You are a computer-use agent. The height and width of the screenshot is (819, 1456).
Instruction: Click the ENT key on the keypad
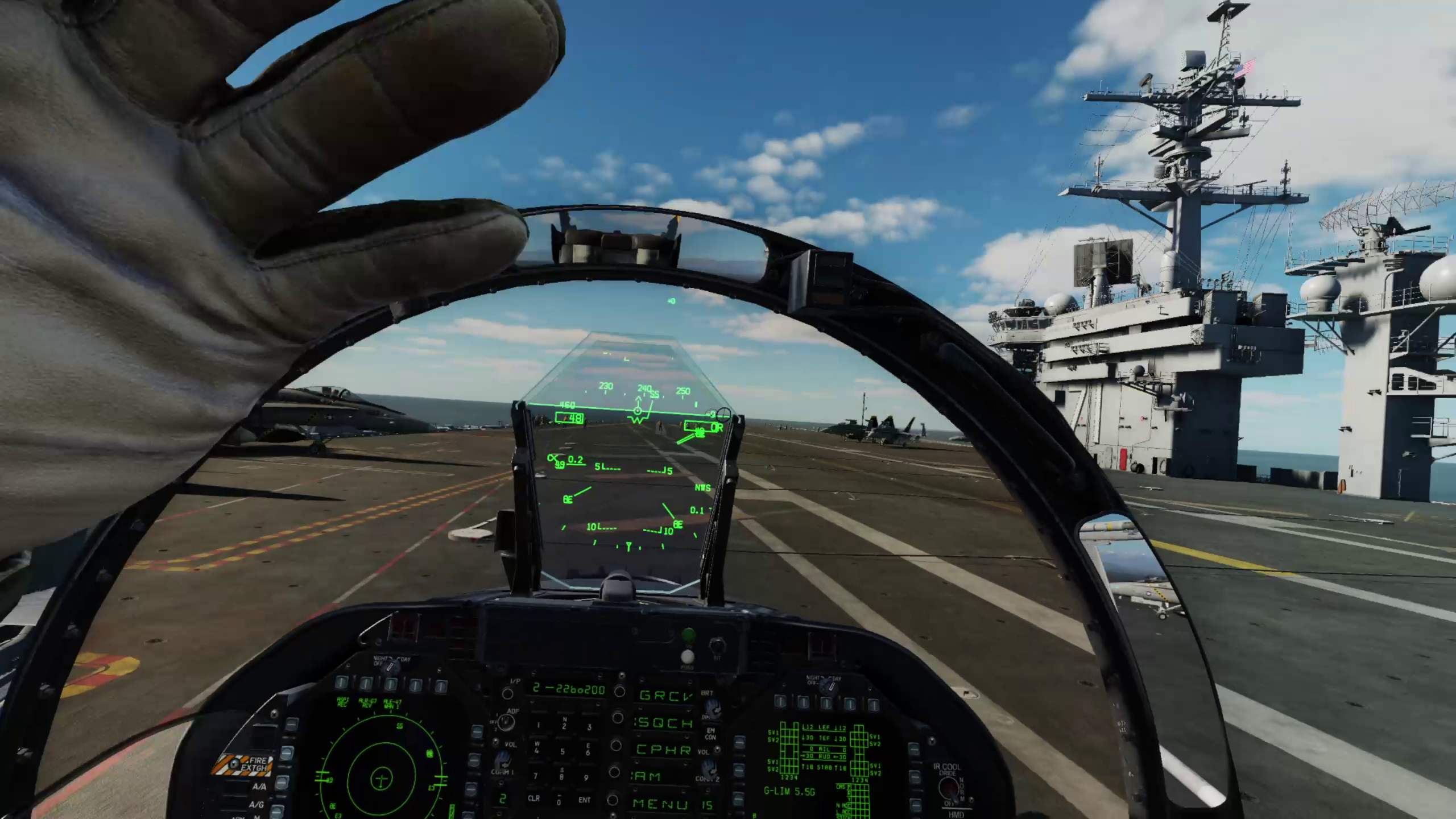(x=585, y=799)
